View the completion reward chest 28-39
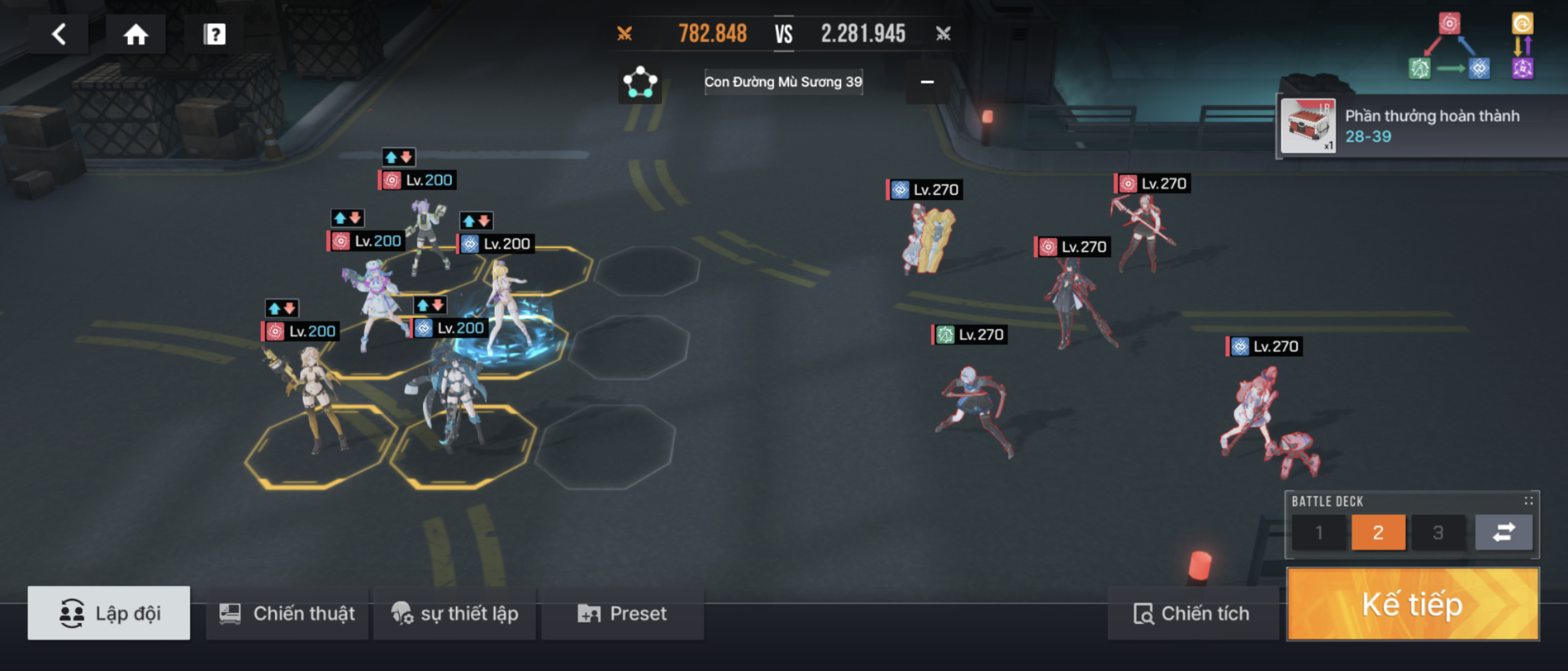Image resolution: width=1568 pixels, height=671 pixels. coord(1307,126)
